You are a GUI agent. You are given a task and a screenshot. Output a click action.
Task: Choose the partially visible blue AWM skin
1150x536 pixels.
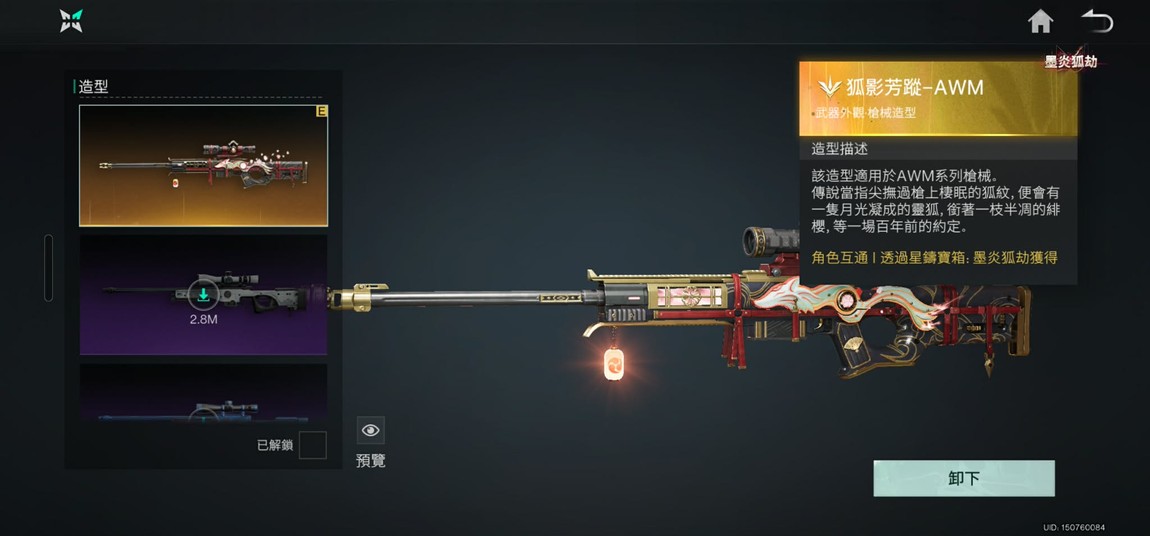click(203, 395)
